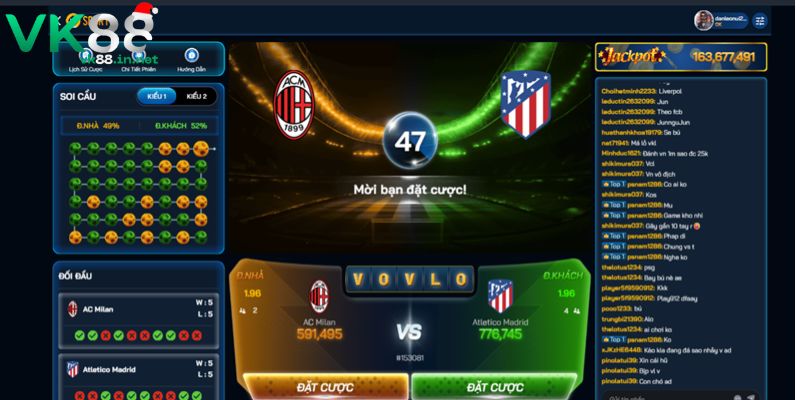Go back using the top-left arrow

pos(58,19)
